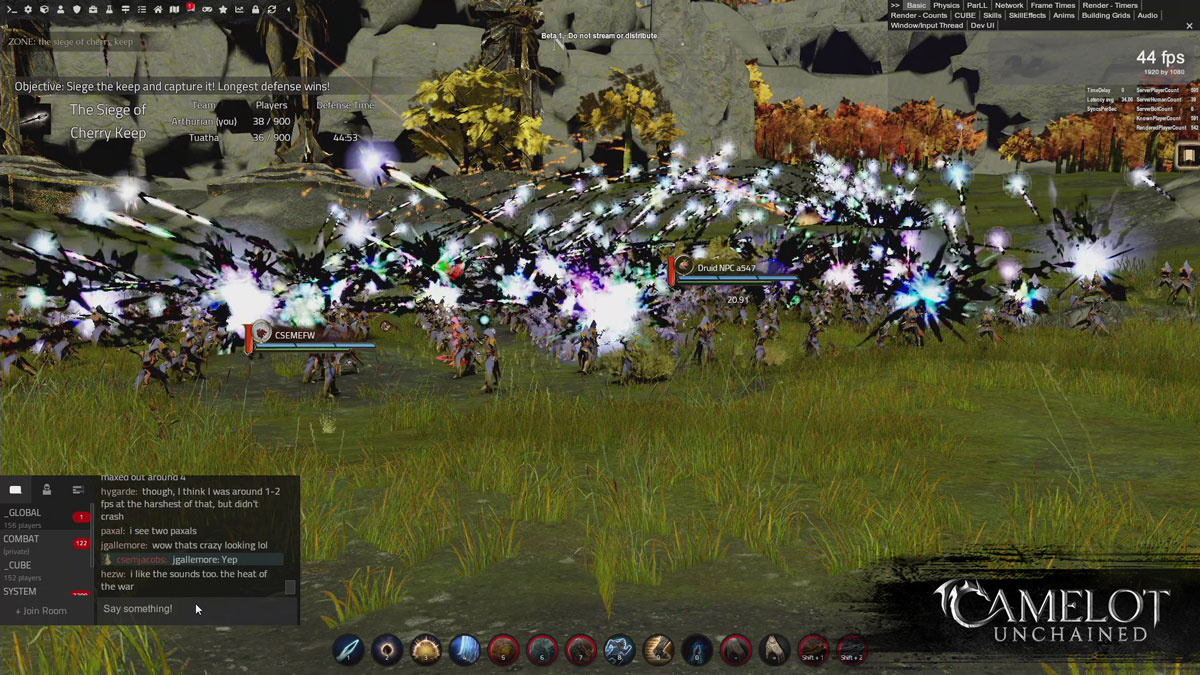Open the bookmark icon with red notification

190,9
